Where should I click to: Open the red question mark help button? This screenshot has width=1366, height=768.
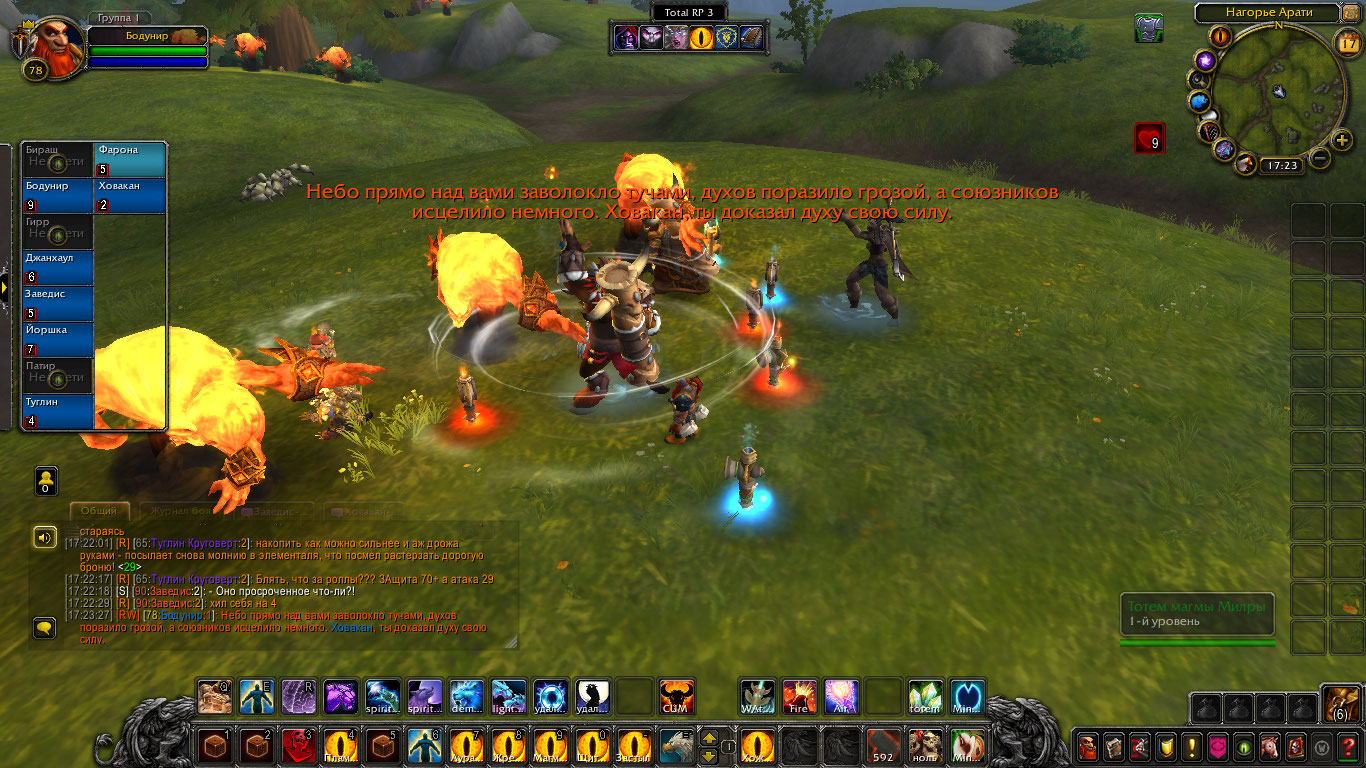pyautogui.click(x=1349, y=747)
